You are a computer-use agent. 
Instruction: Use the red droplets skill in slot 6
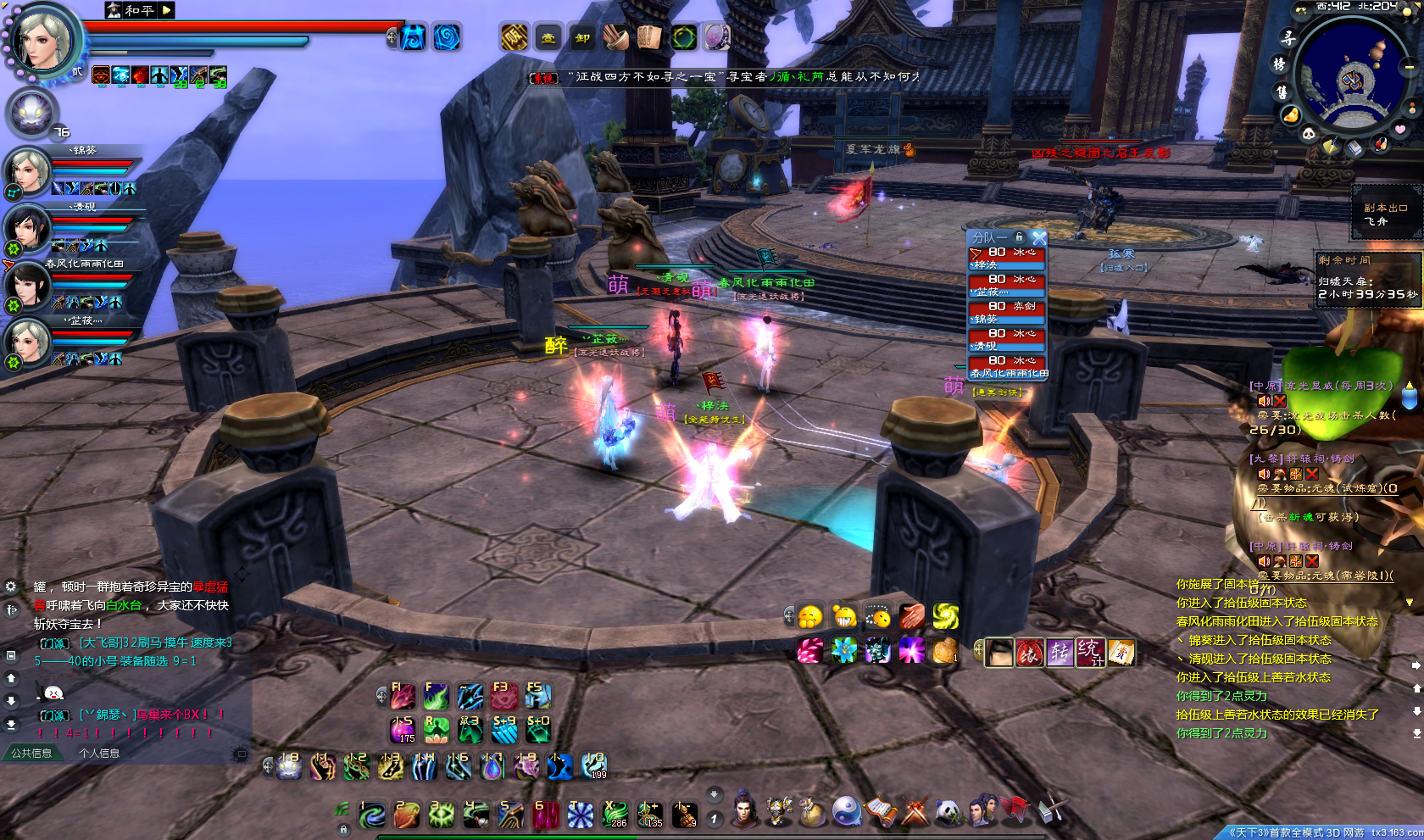coord(545,815)
